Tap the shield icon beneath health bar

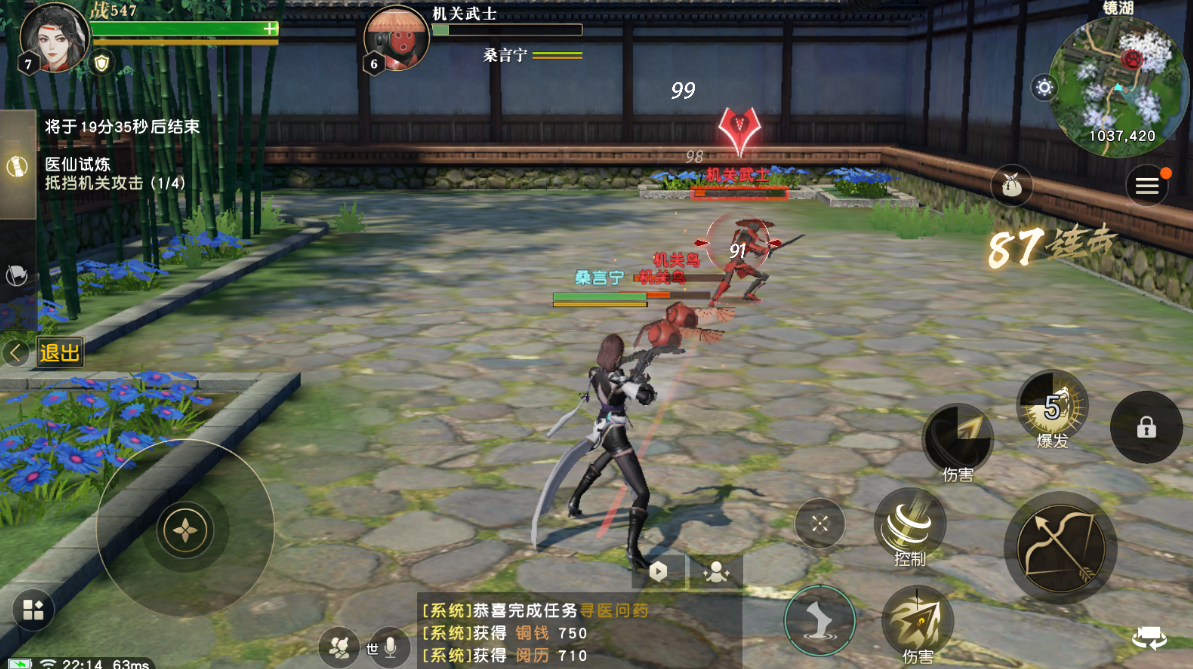pos(102,63)
